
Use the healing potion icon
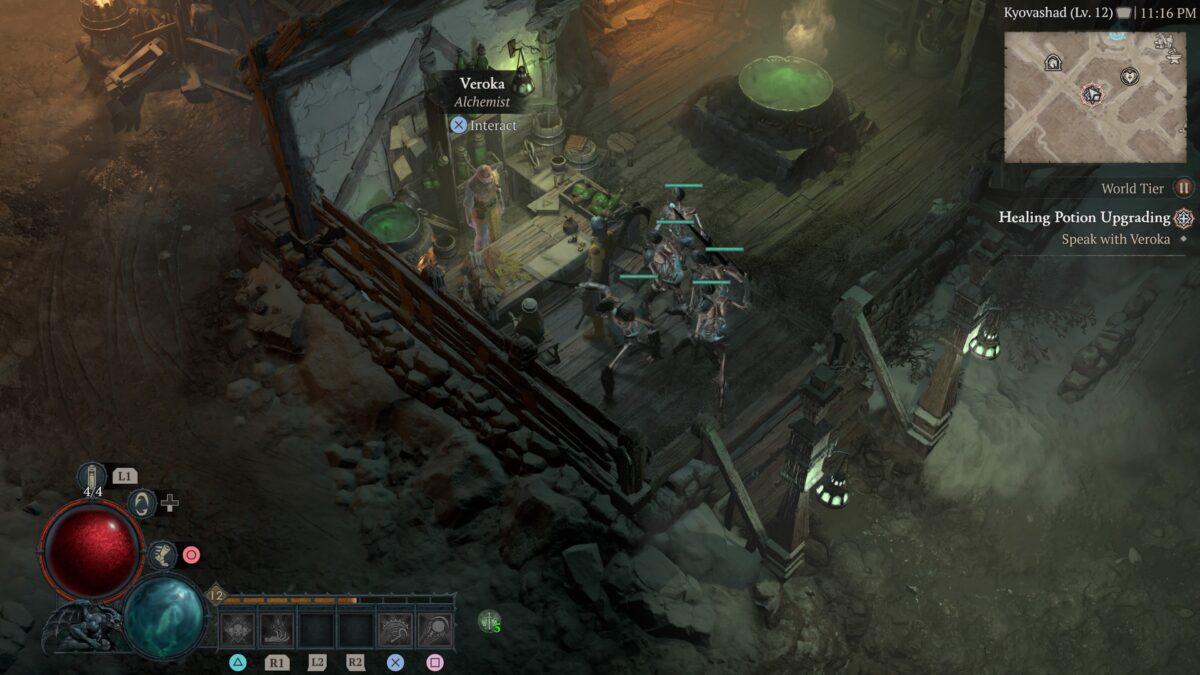coord(92,477)
